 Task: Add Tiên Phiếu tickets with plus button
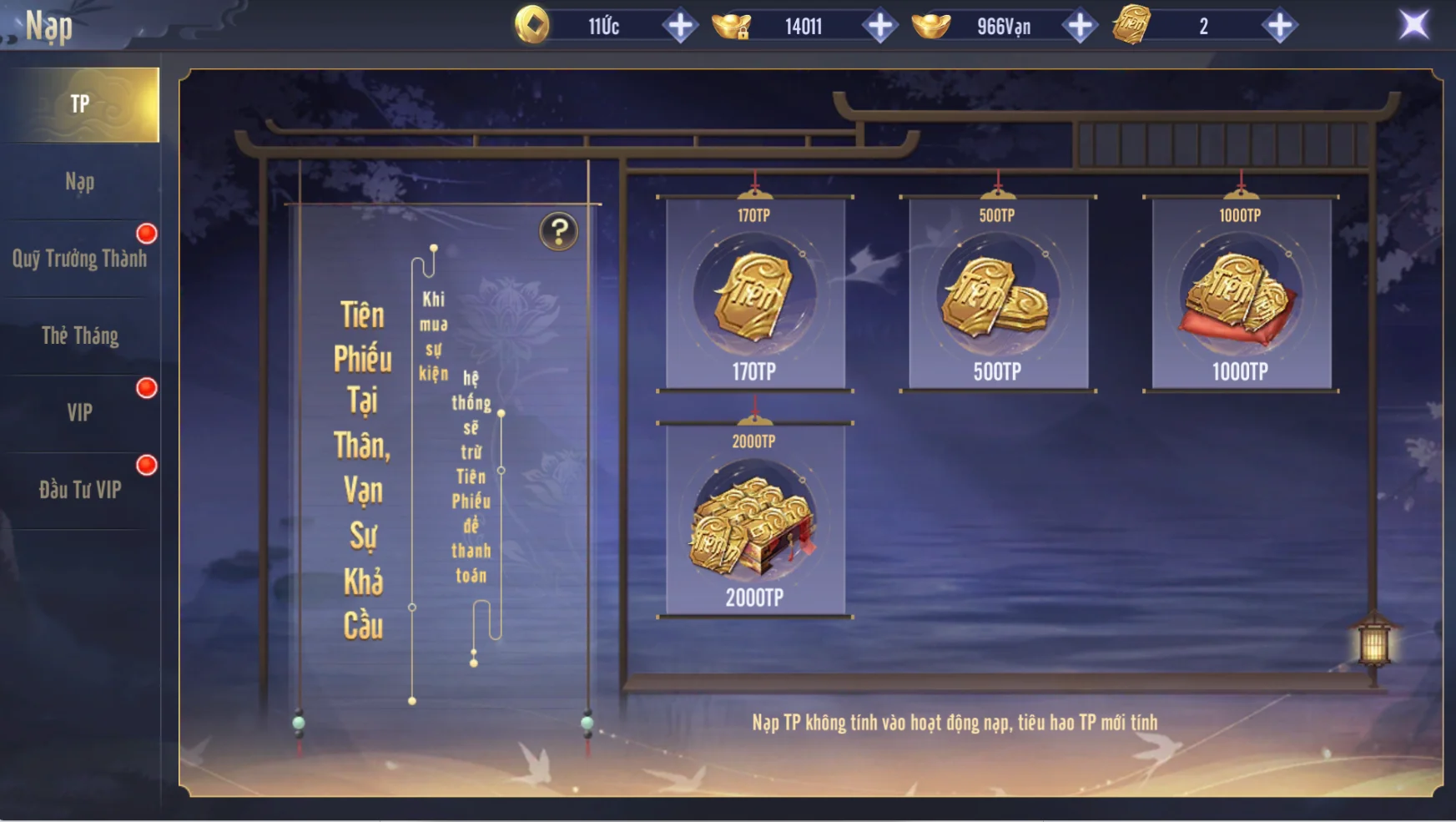(x=1279, y=26)
